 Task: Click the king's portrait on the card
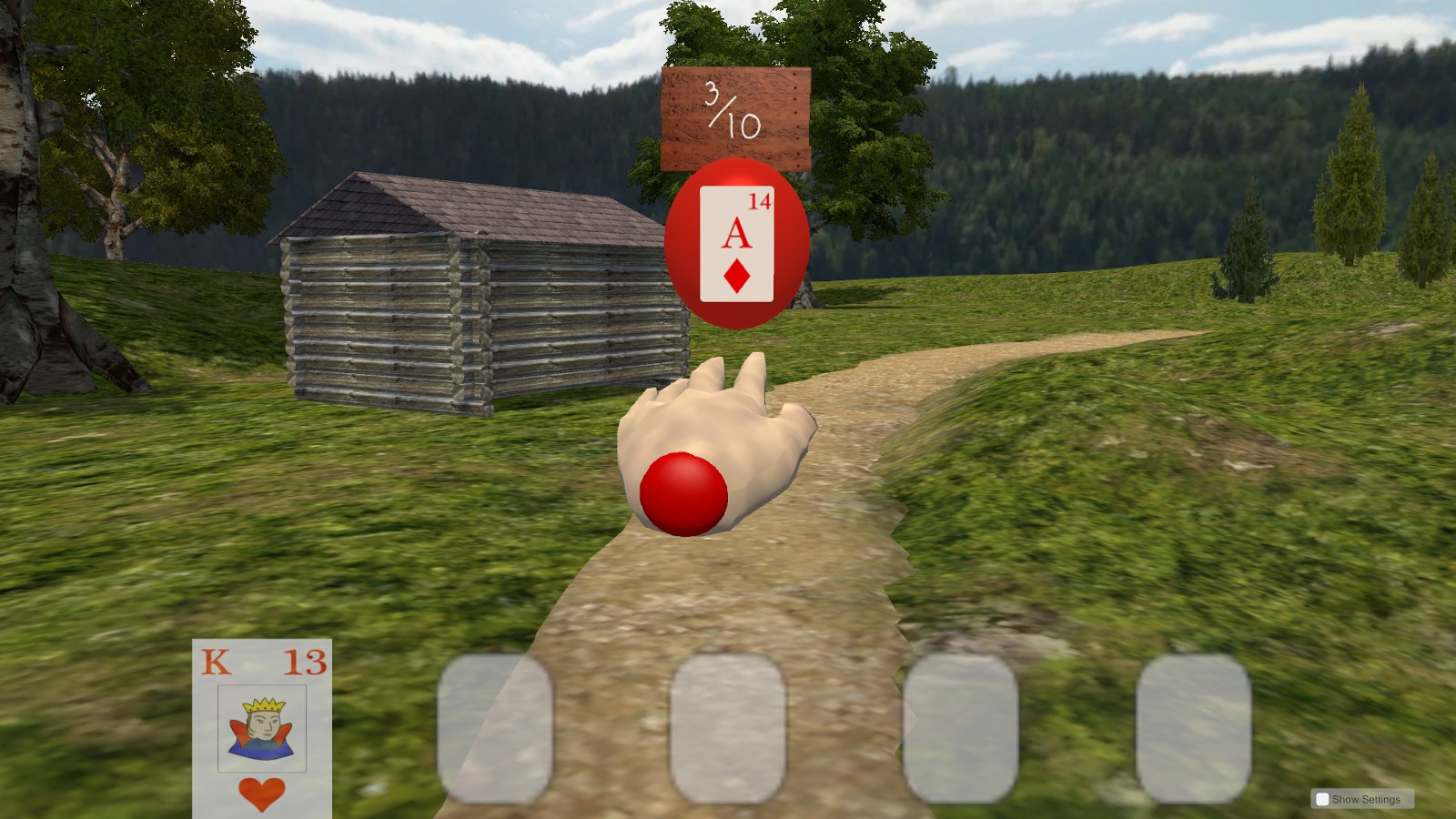click(261, 728)
